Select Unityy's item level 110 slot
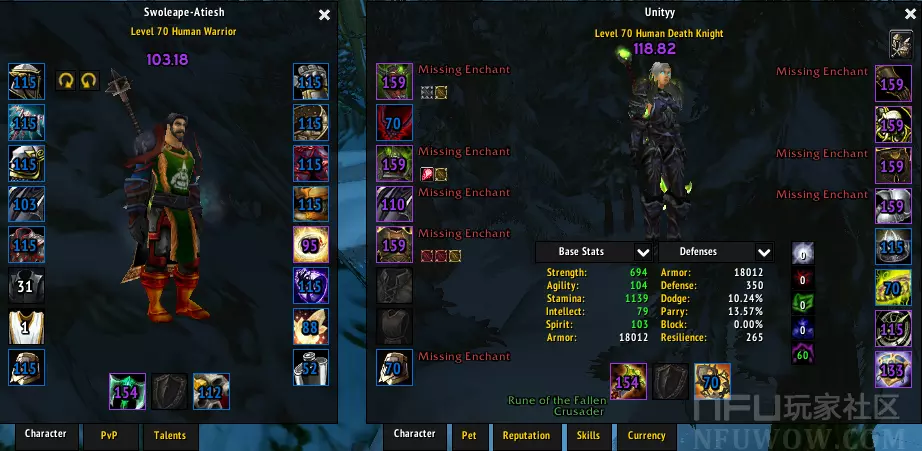Viewport: 922px width, 451px height. click(x=394, y=204)
